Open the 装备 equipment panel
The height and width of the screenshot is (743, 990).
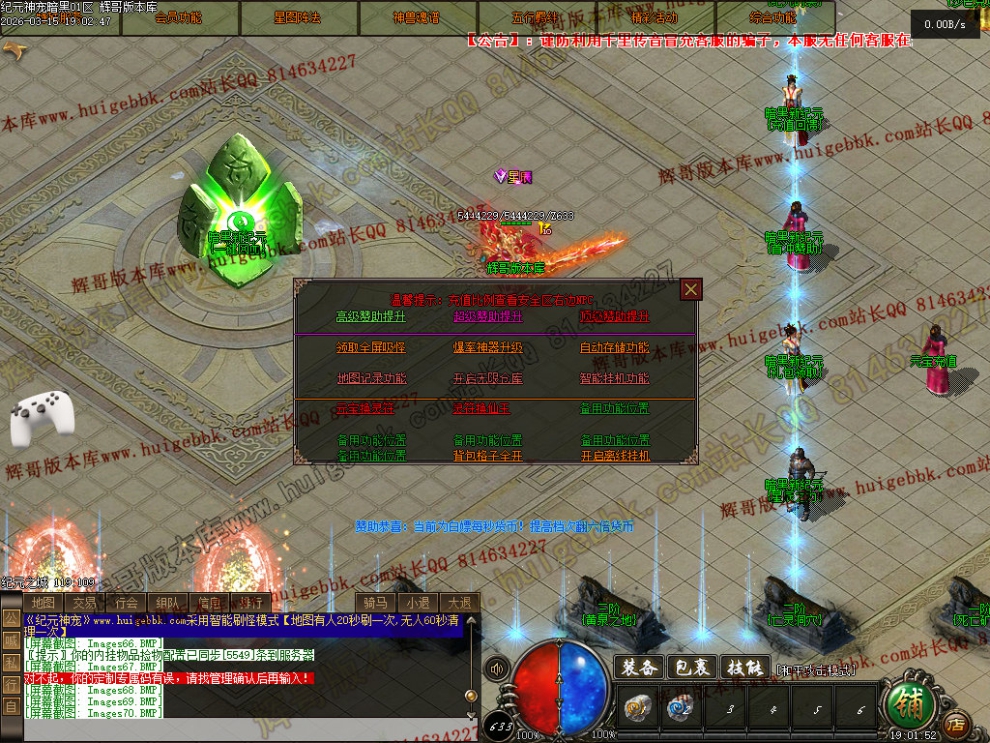click(x=640, y=667)
